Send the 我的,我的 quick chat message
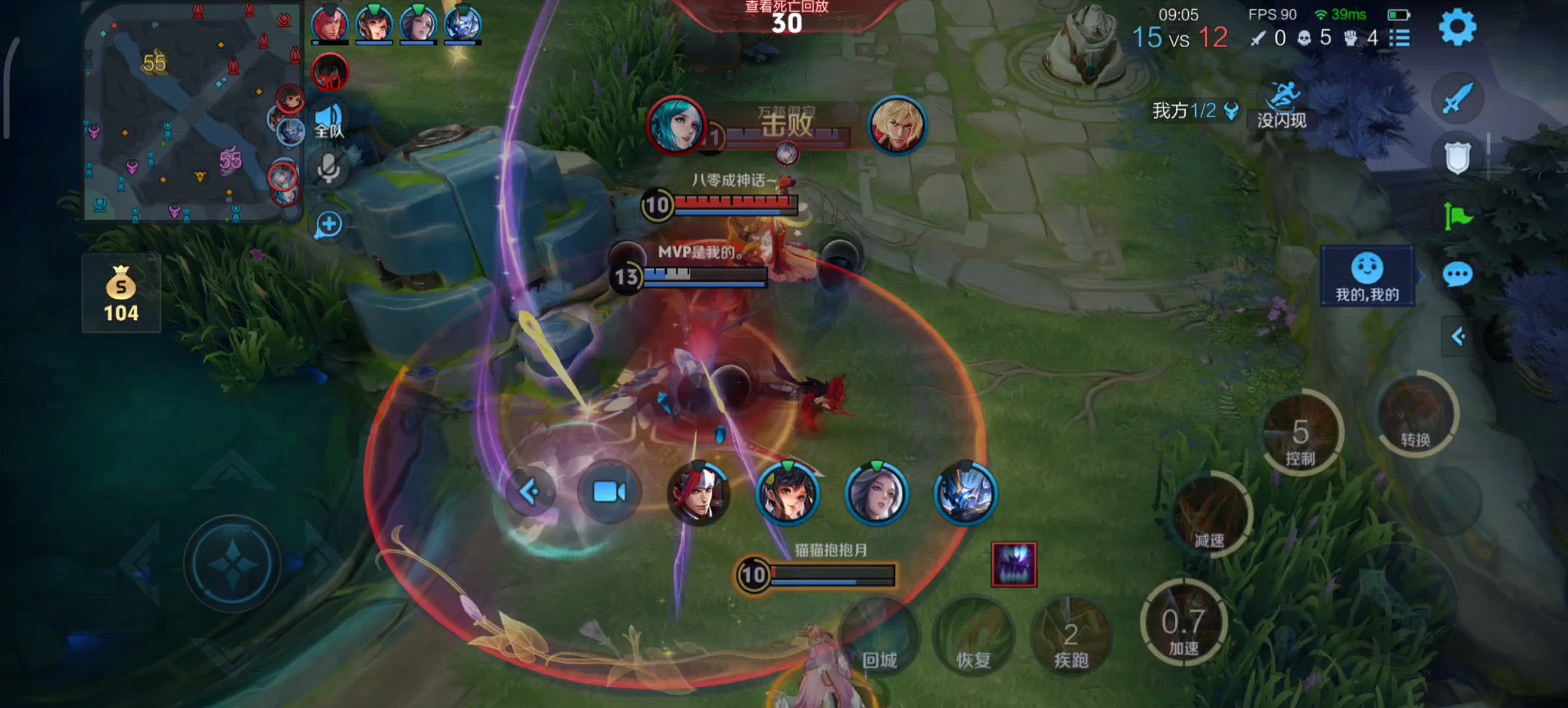This screenshot has height=708, width=1568. 1367,277
